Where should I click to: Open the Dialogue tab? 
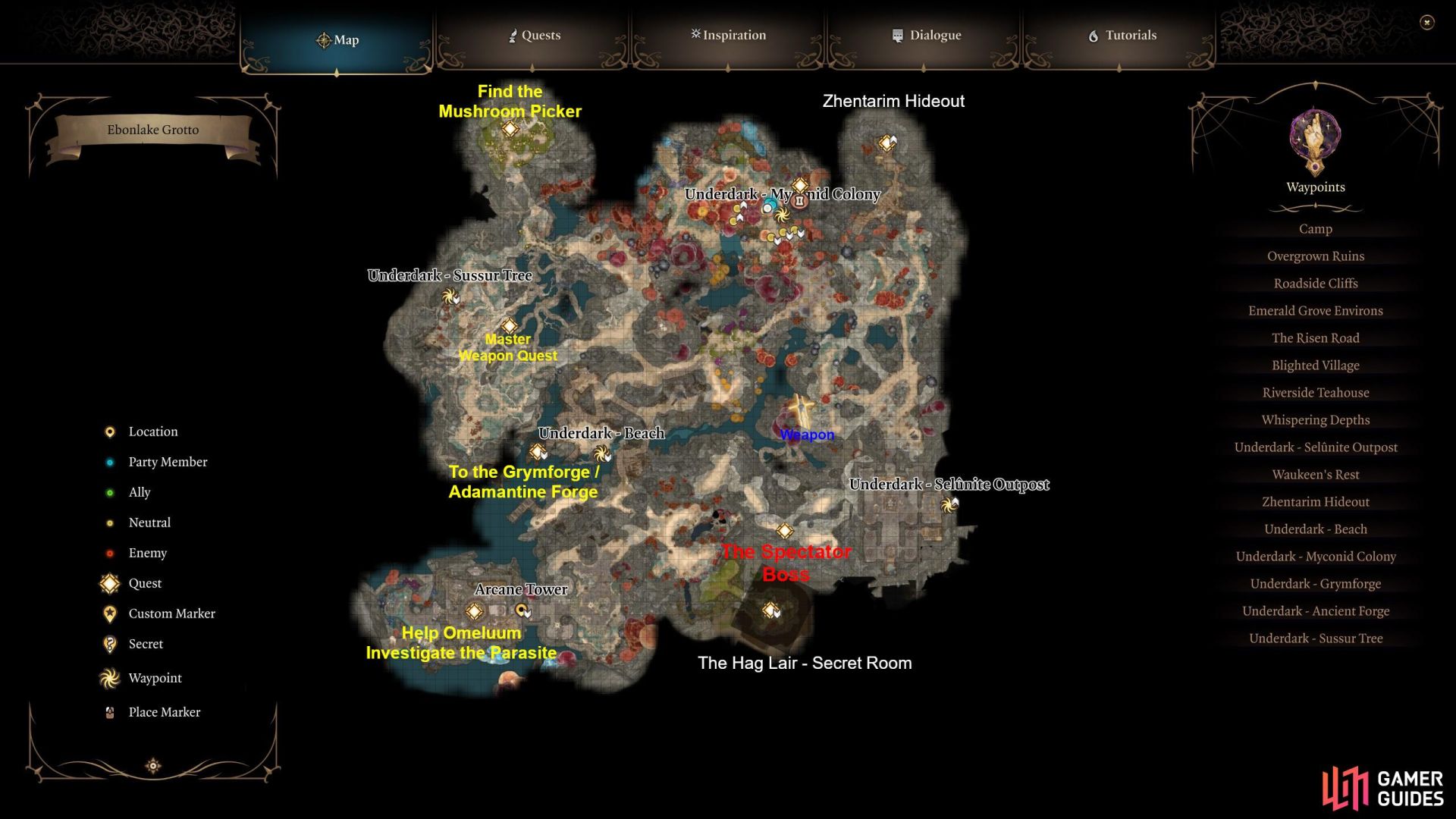(927, 35)
